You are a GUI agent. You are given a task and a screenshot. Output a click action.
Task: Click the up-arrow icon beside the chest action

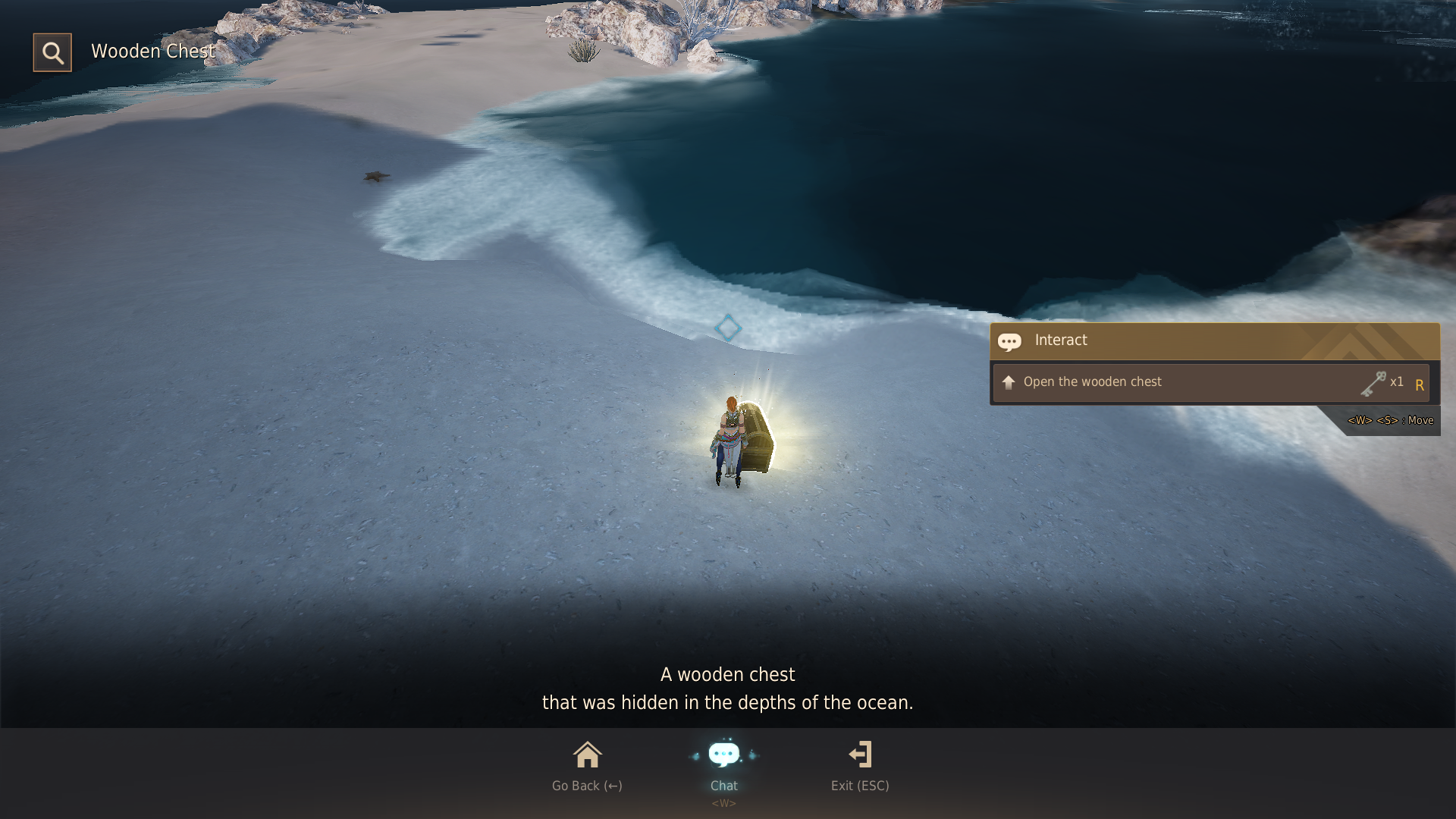[x=1009, y=382]
